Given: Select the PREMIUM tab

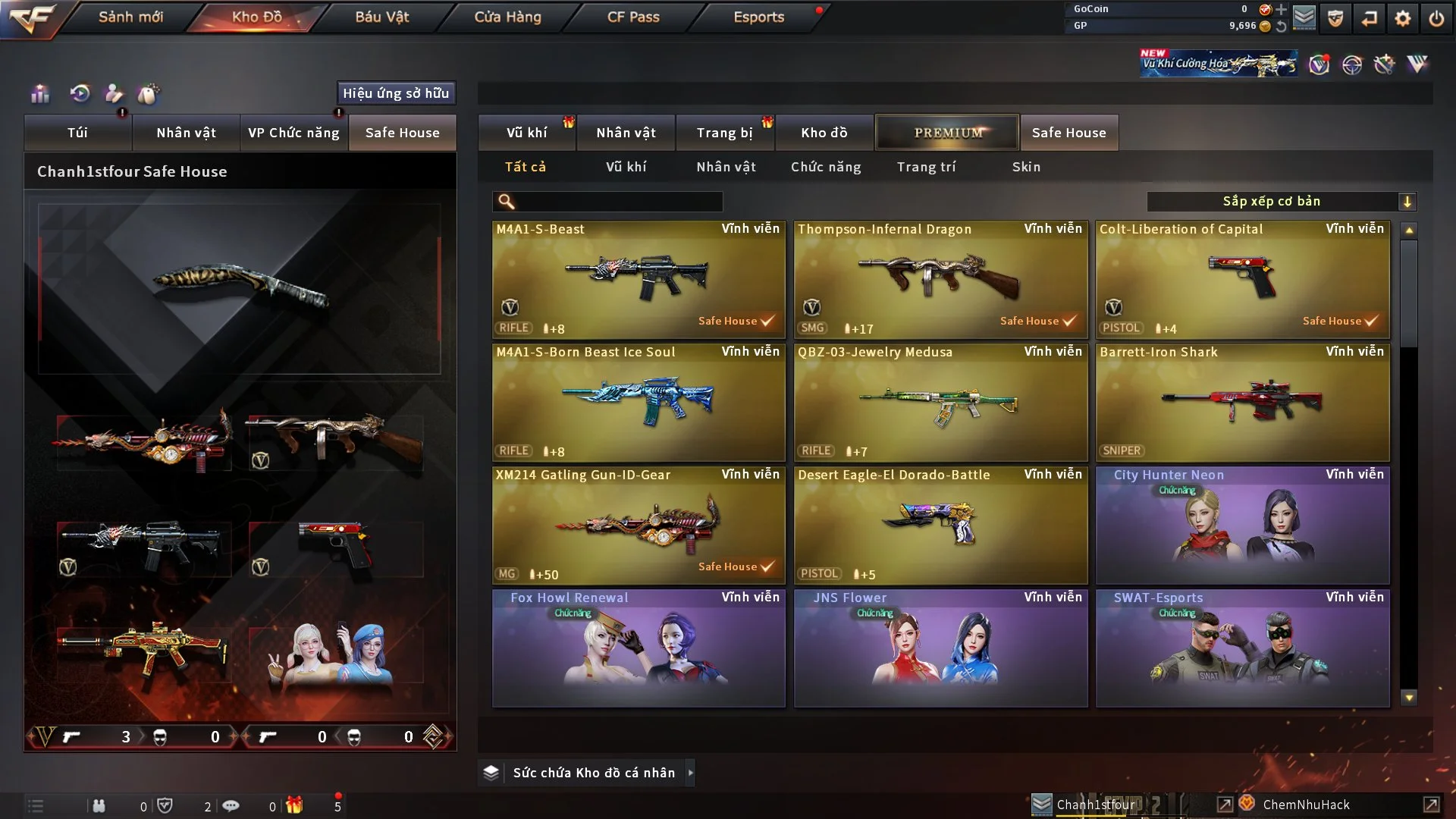Looking at the screenshot, I should (x=947, y=133).
